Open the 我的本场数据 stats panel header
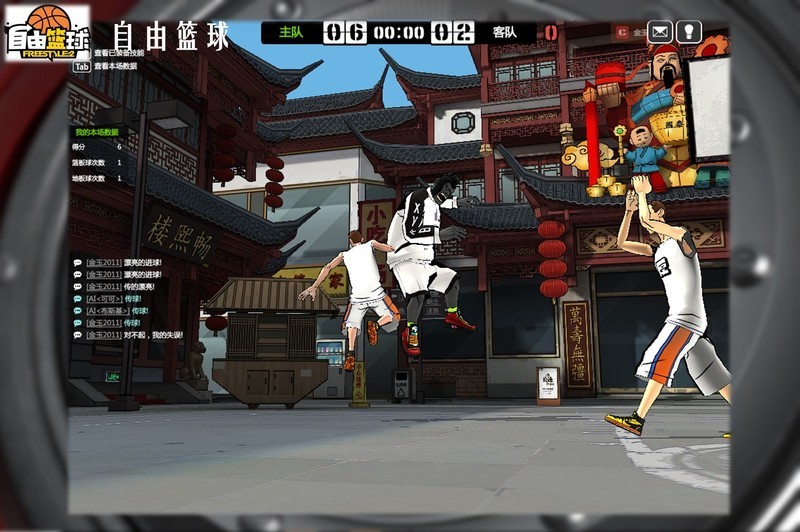Image resolution: width=800 pixels, height=532 pixels. 96,132
